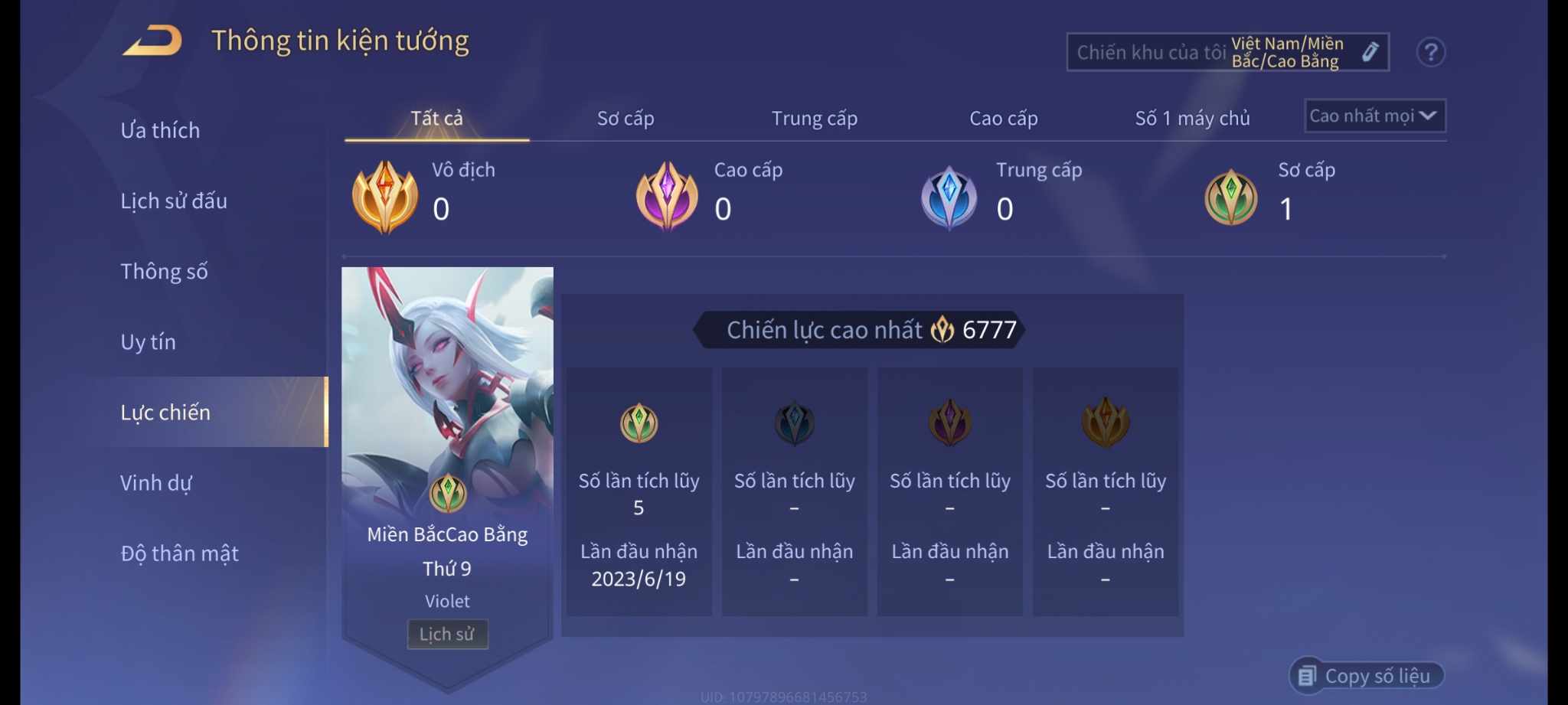Expand the Cao nhất mọi dropdown
This screenshot has width=1568, height=705.
tap(1374, 116)
